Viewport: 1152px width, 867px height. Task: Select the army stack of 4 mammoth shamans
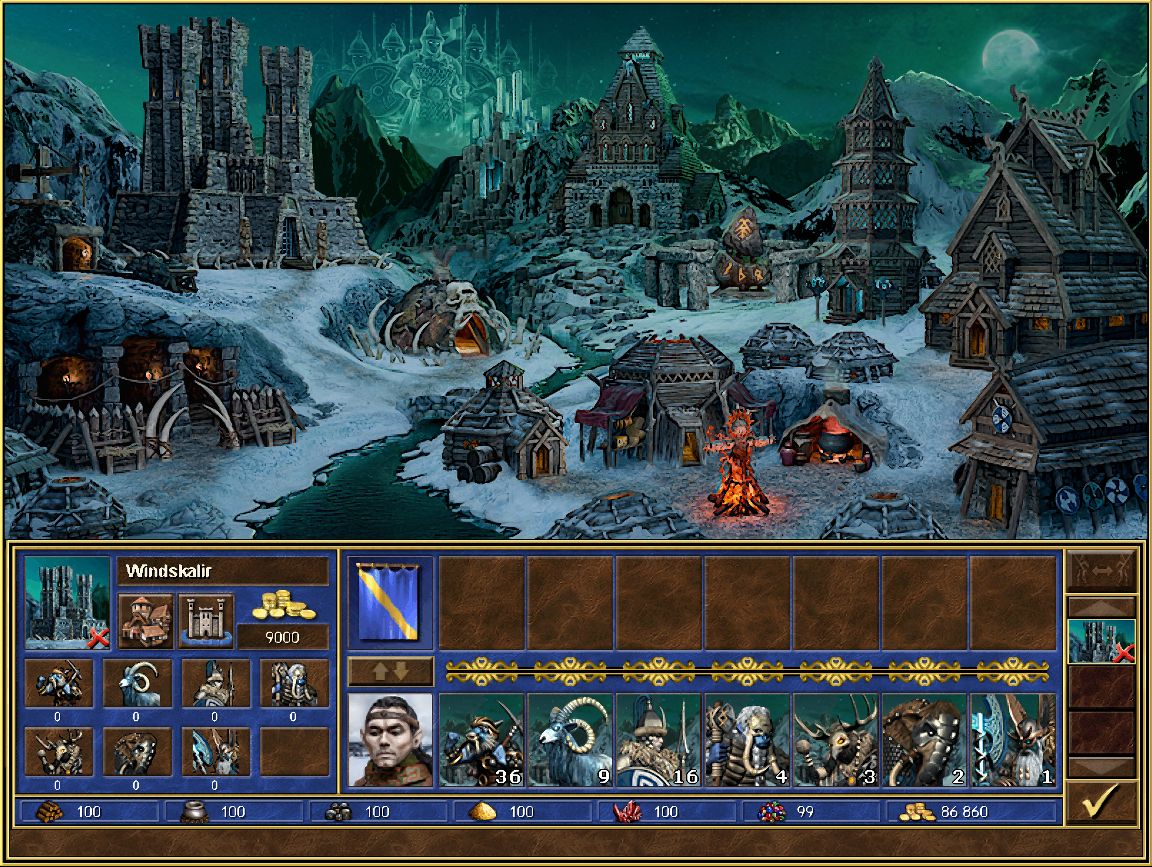coord(748,740)
